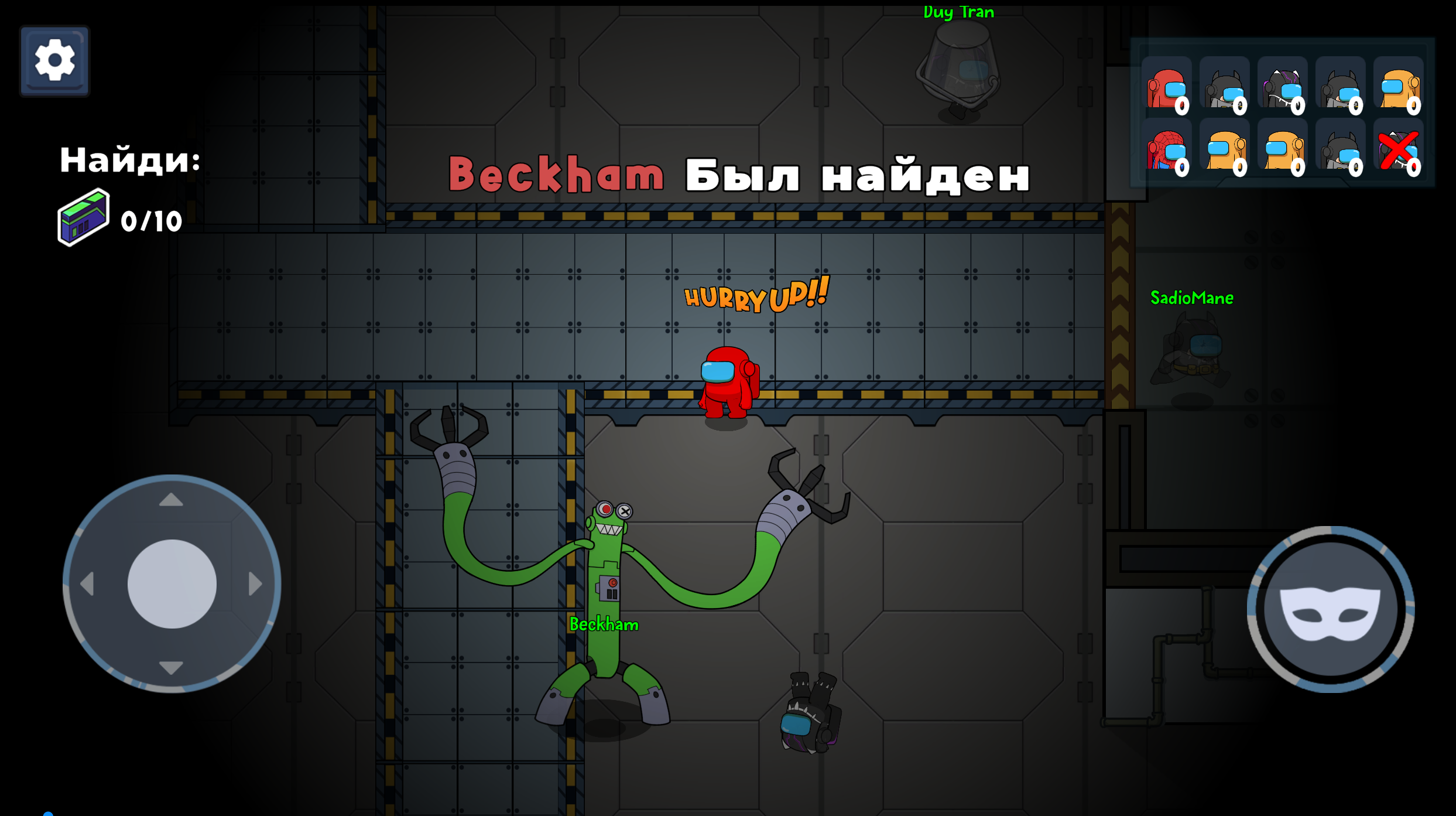Select the Spider-Man crewmate portrait
Screen dimensions: 1456x816
pyautogui.click(x=1168, y=149)
